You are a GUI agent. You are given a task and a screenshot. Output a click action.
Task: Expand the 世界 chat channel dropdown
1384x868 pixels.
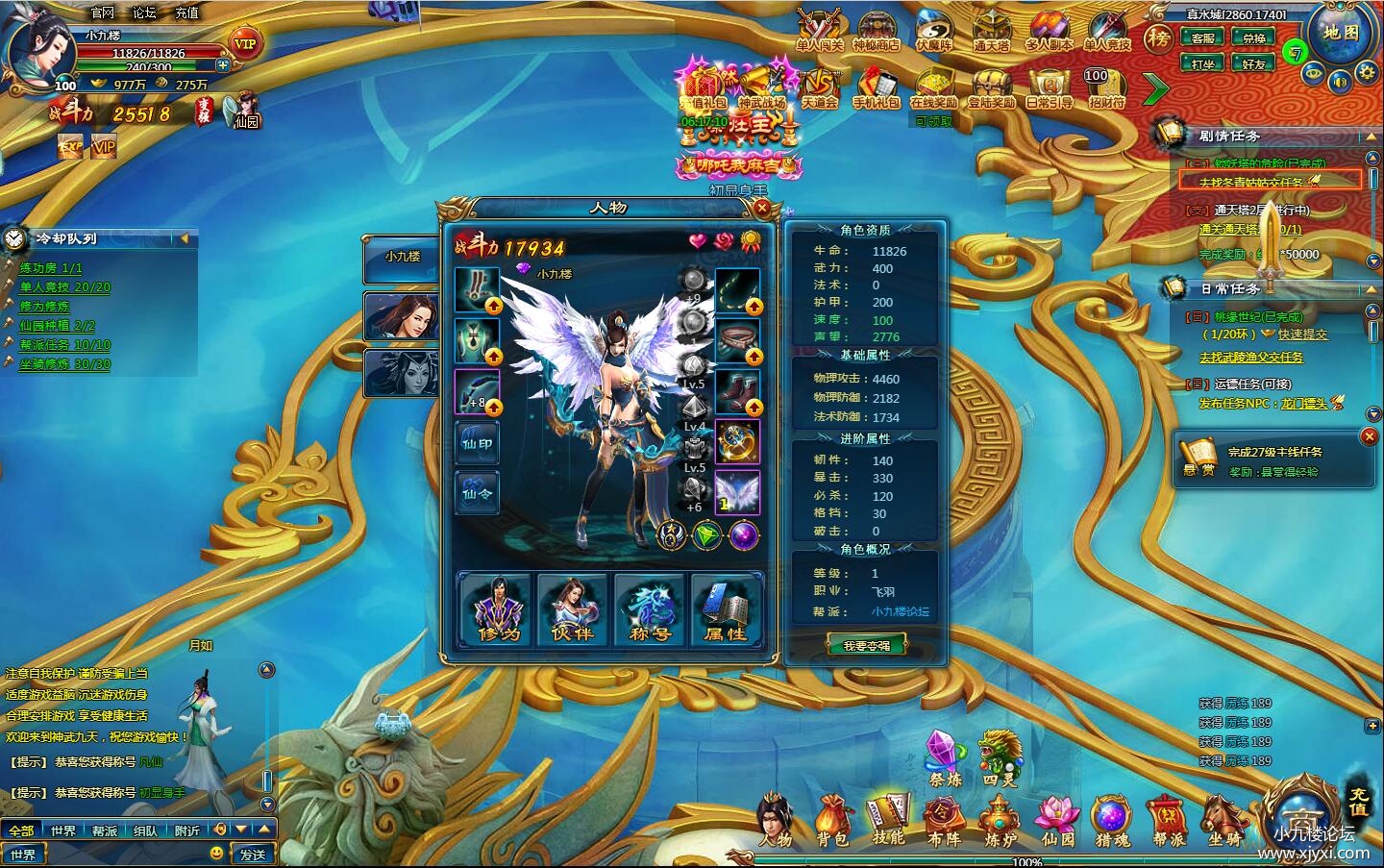[x=24, y=854]
